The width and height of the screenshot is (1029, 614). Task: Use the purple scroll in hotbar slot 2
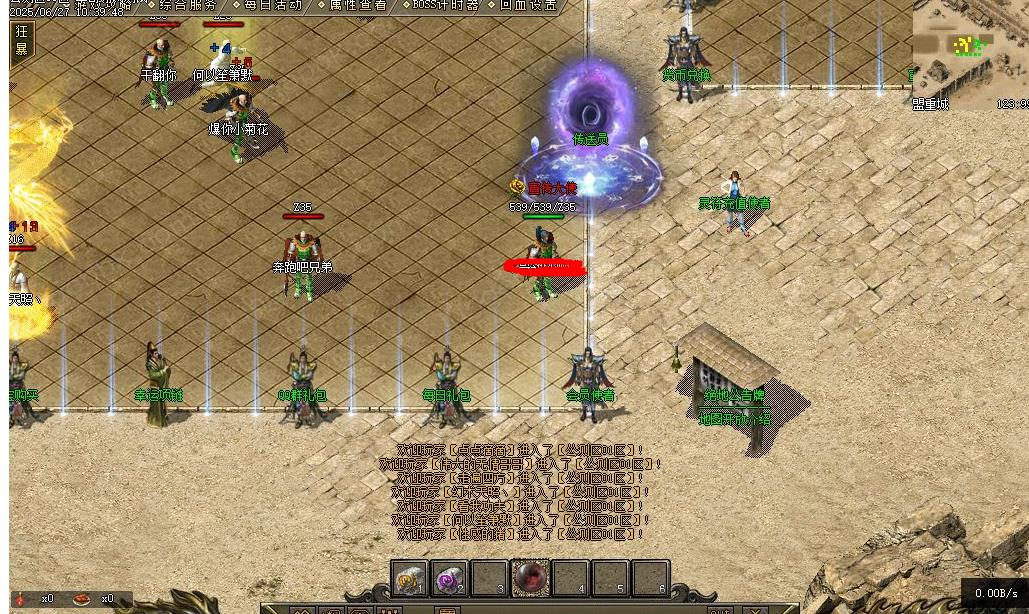click(450, 579)
